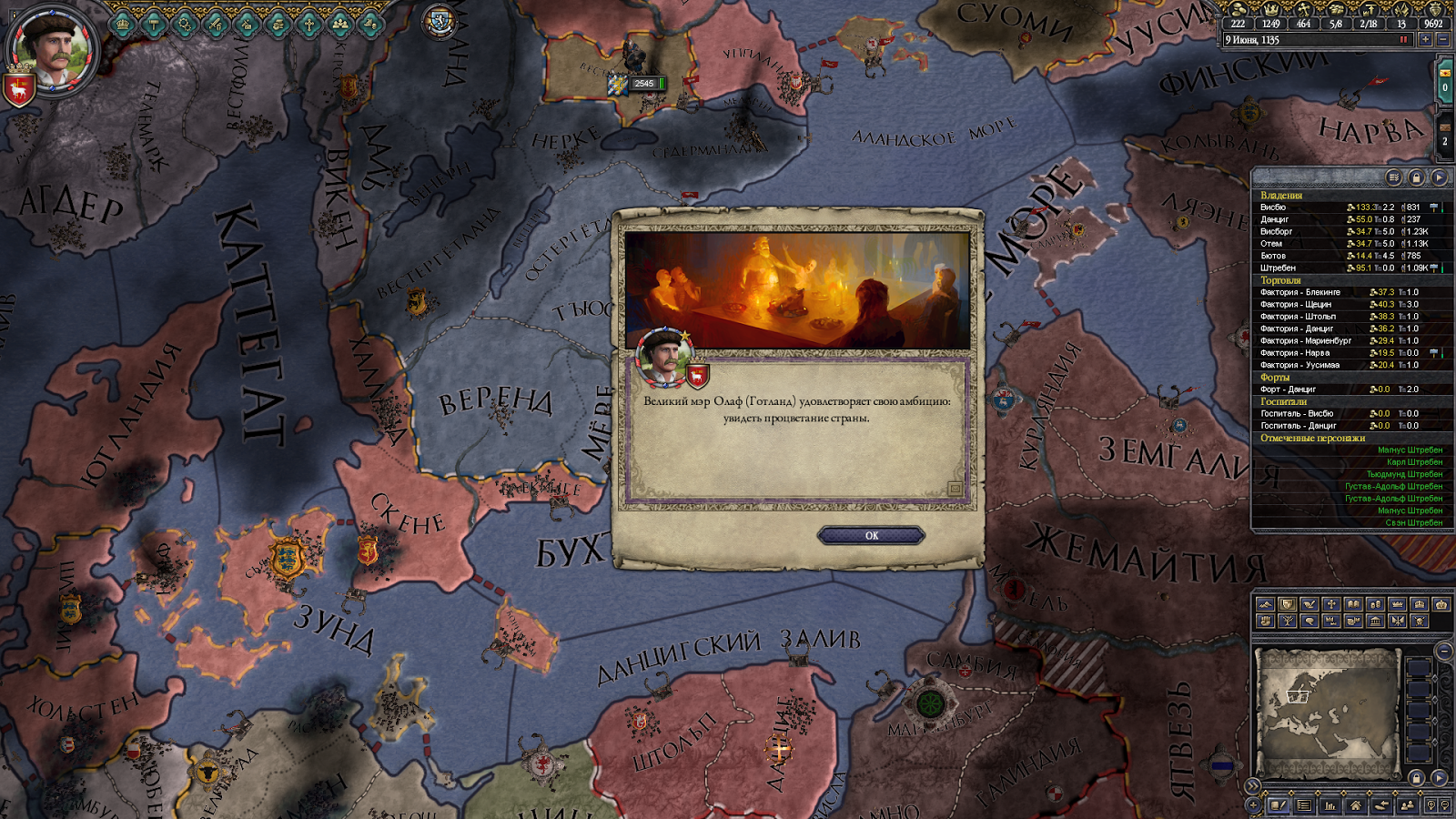This screenshot has height=819, width=1456.
Task: Open the Intrigue screen from the top bar
Action: tap(247, 25)
